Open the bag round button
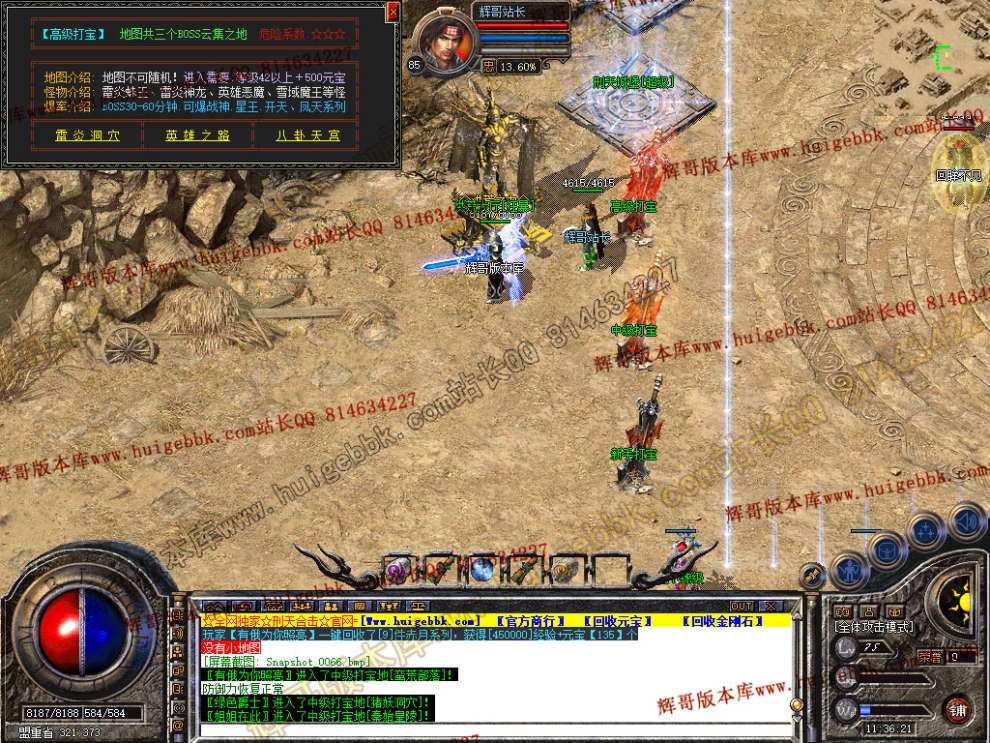Screen dimensions: 990x743 coord(887,547)
